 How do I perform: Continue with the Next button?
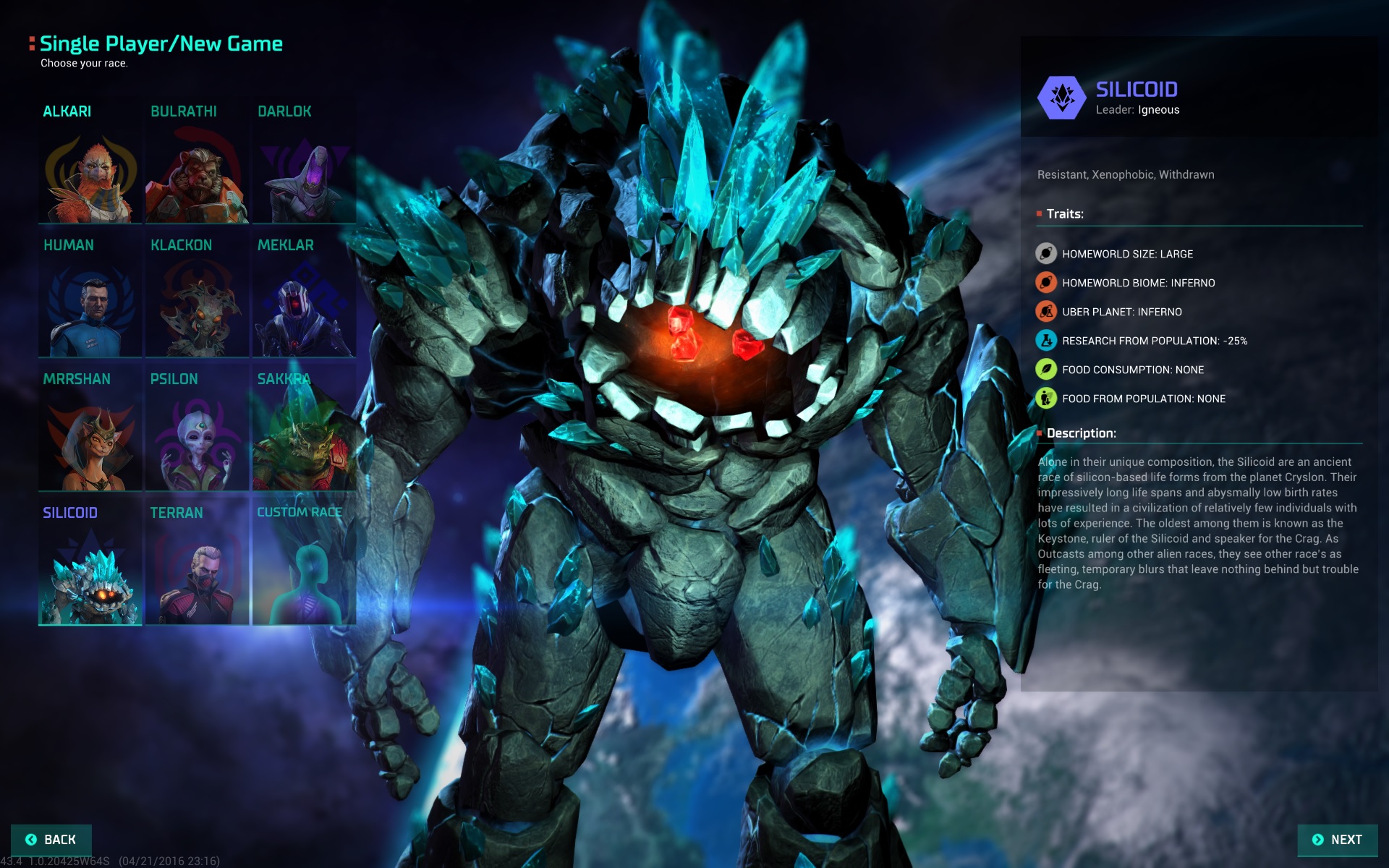pos(1337,840)
